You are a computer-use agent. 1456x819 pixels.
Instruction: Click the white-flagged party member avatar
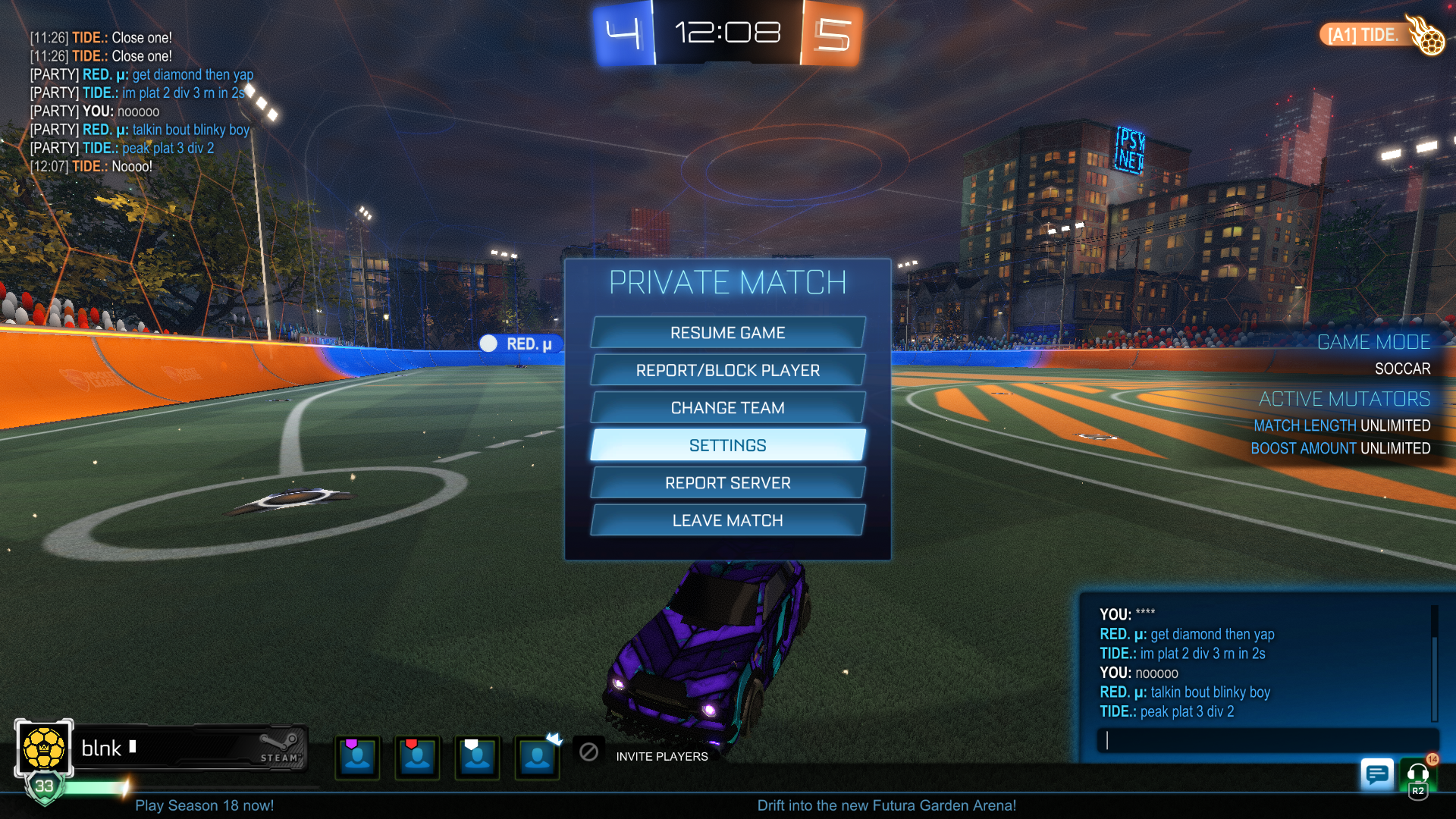(477, 757)
